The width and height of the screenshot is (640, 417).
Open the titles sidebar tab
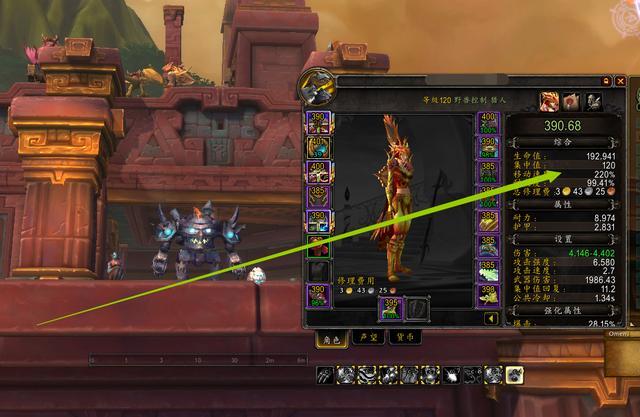click(x=572, y=100)
